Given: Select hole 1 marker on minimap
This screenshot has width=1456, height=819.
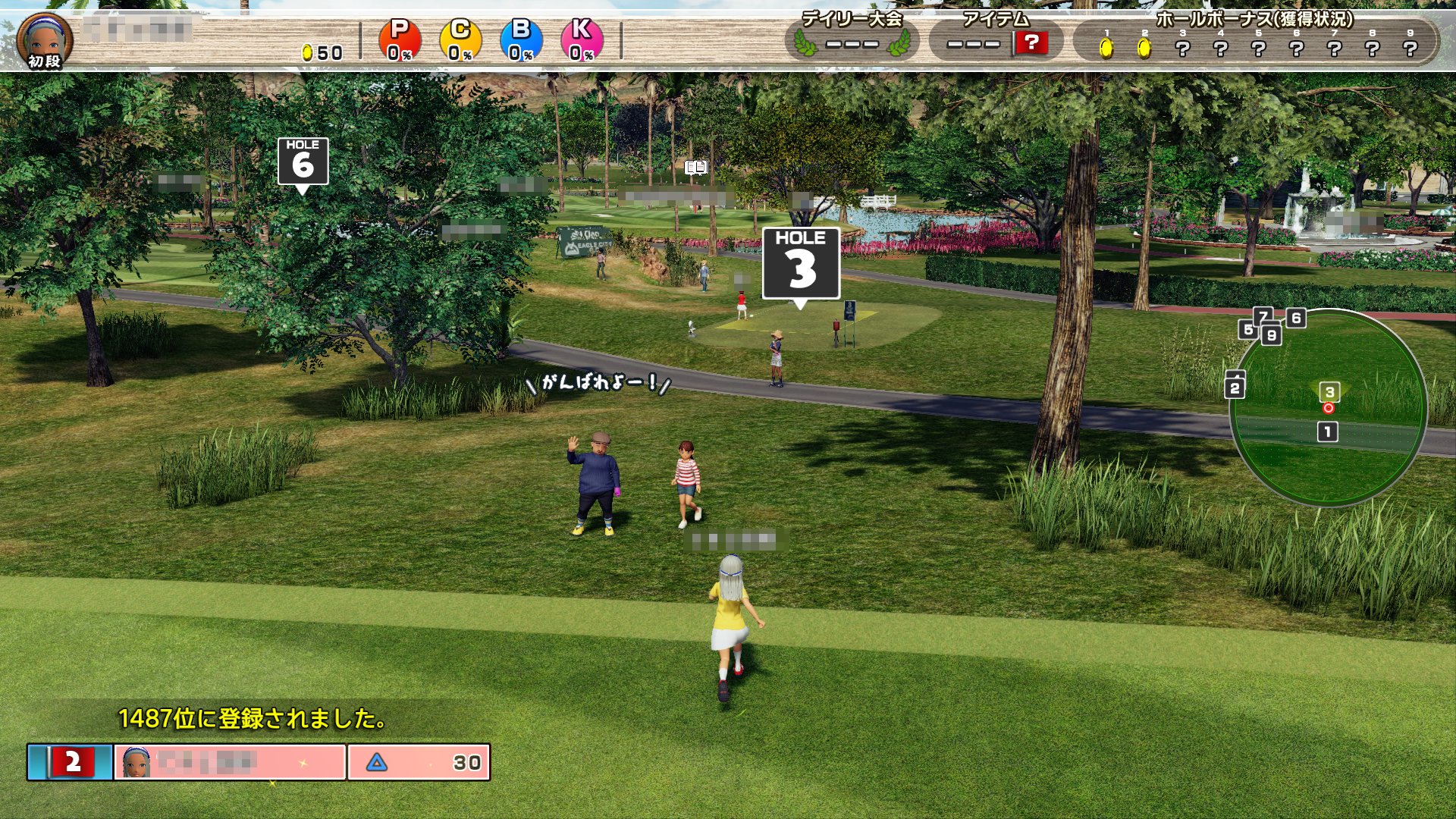Looking at the screenshot, I should pyautogui.click(x=1327, y=432).
